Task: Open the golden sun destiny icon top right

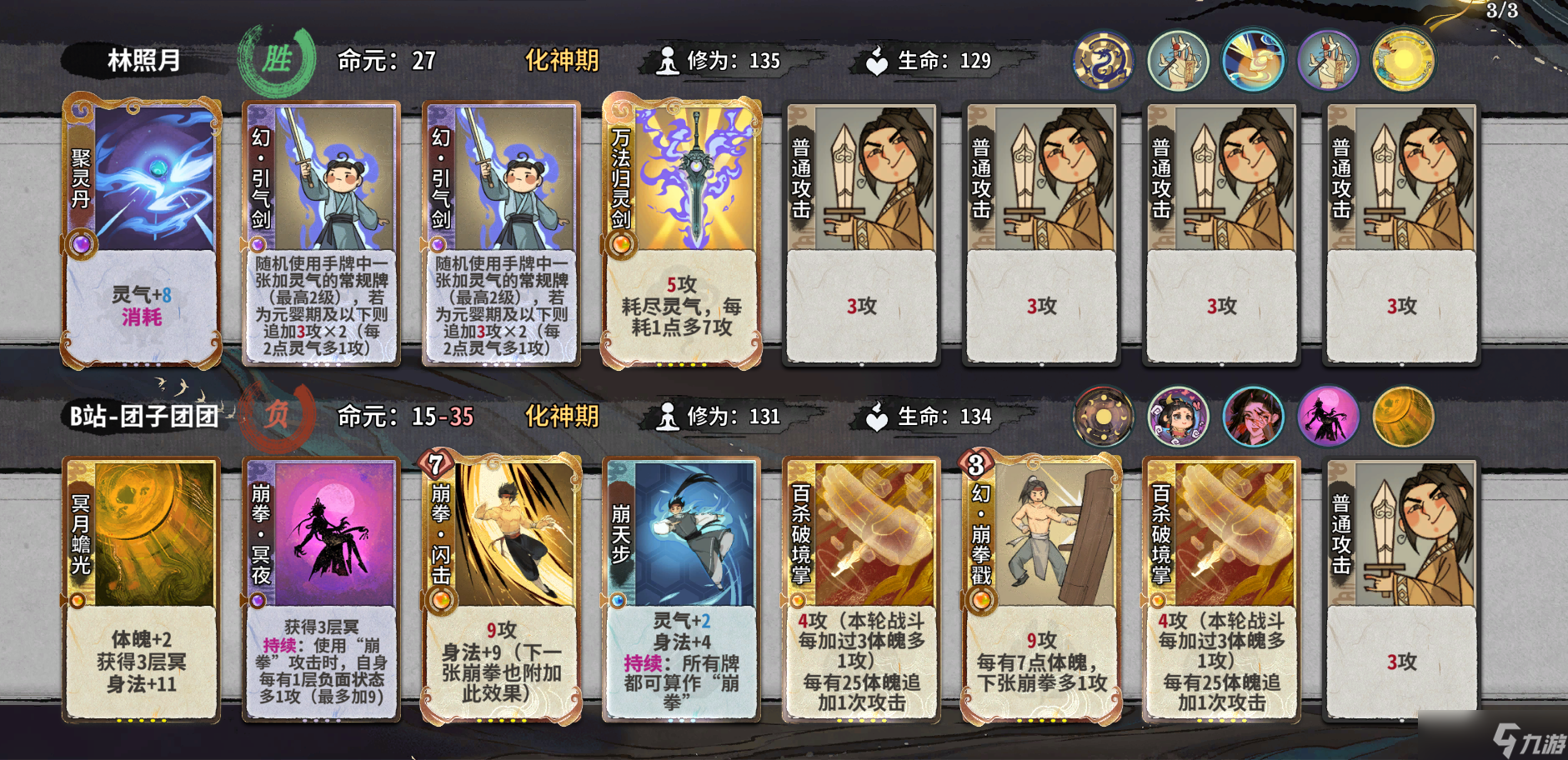Action: coord(1403,59)
